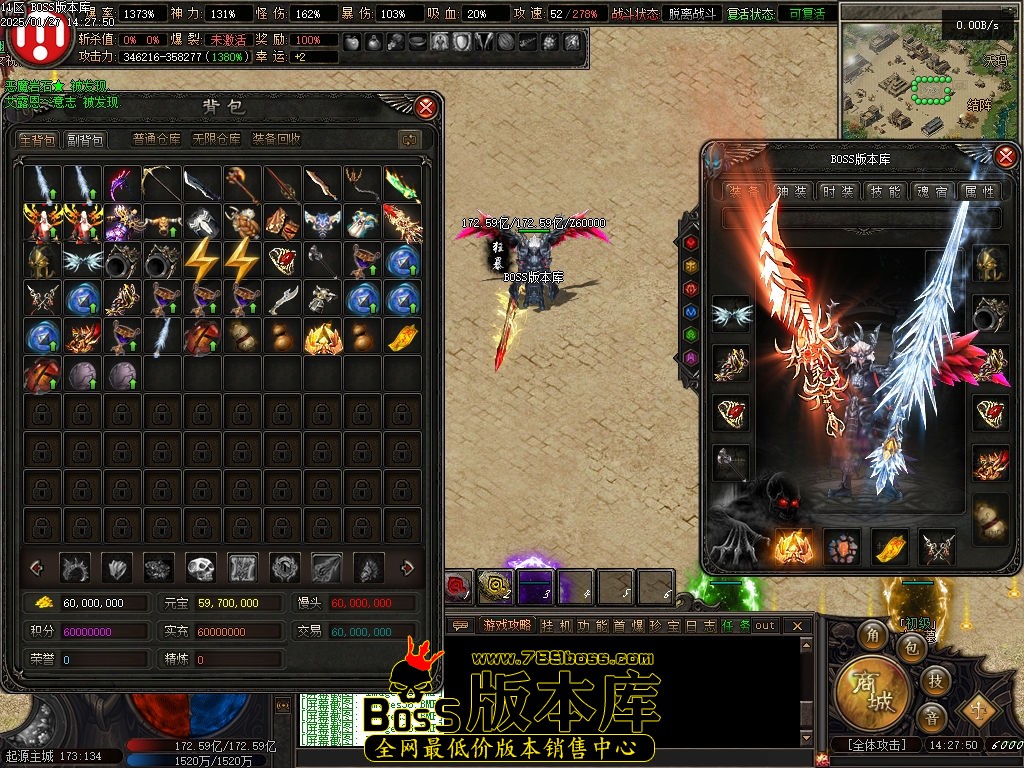The image size is (1024, 768).
Task: Show the 属性 attributes tab
Action: [x=978, y=191]
